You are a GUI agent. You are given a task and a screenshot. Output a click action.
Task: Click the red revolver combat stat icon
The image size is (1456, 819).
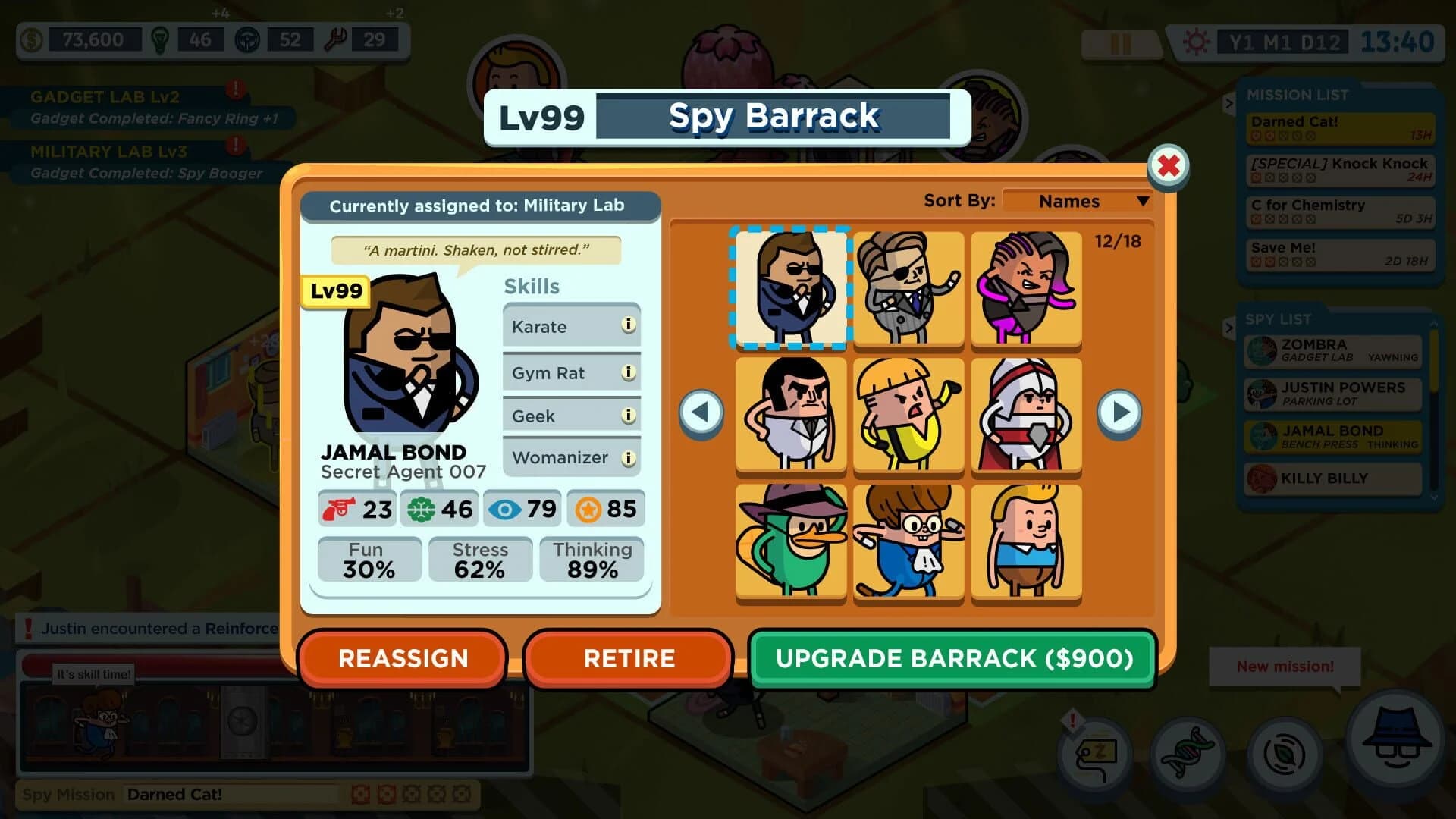click(339, 509)
